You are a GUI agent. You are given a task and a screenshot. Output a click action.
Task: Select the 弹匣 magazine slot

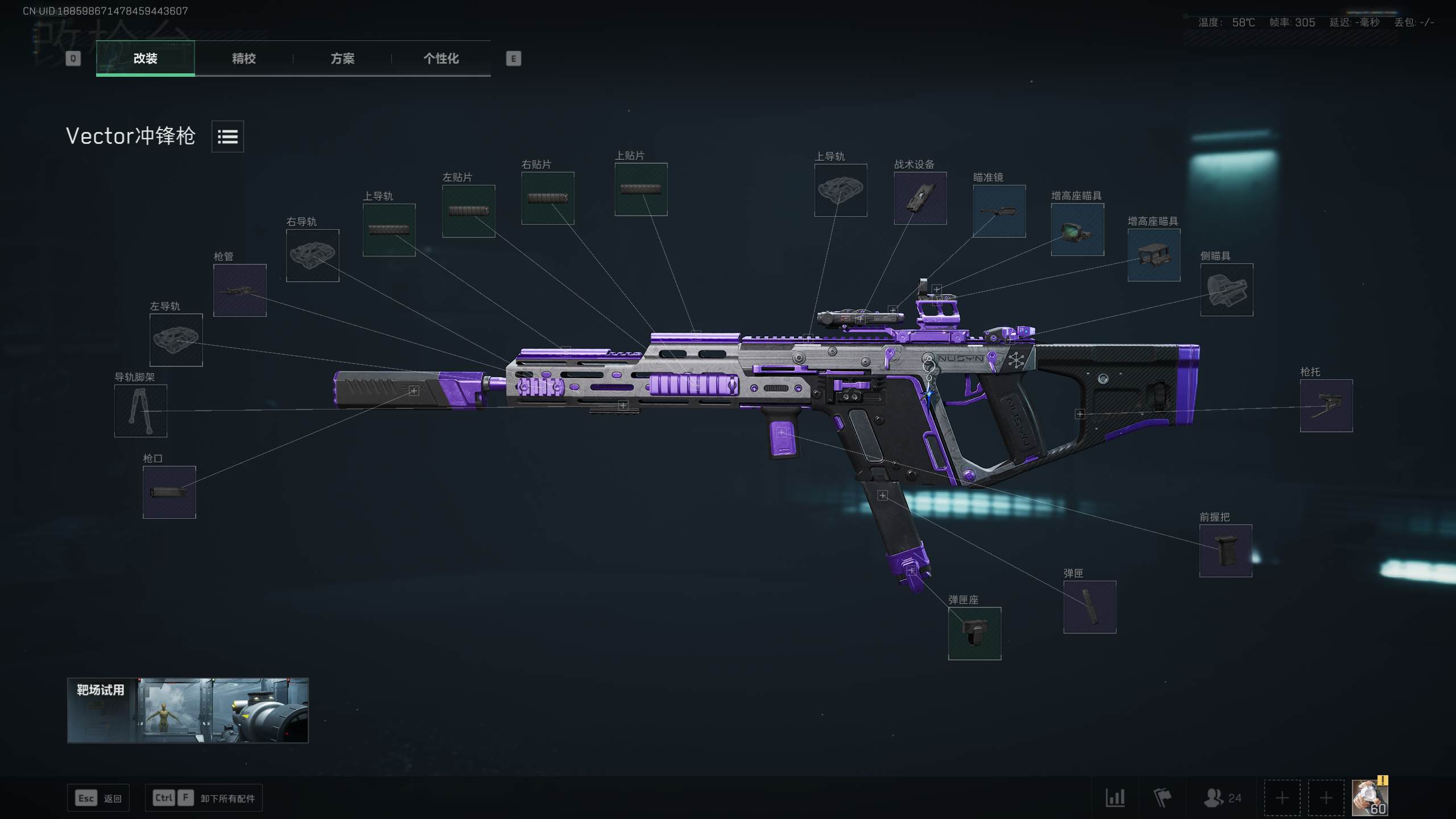pos(1090,607)
